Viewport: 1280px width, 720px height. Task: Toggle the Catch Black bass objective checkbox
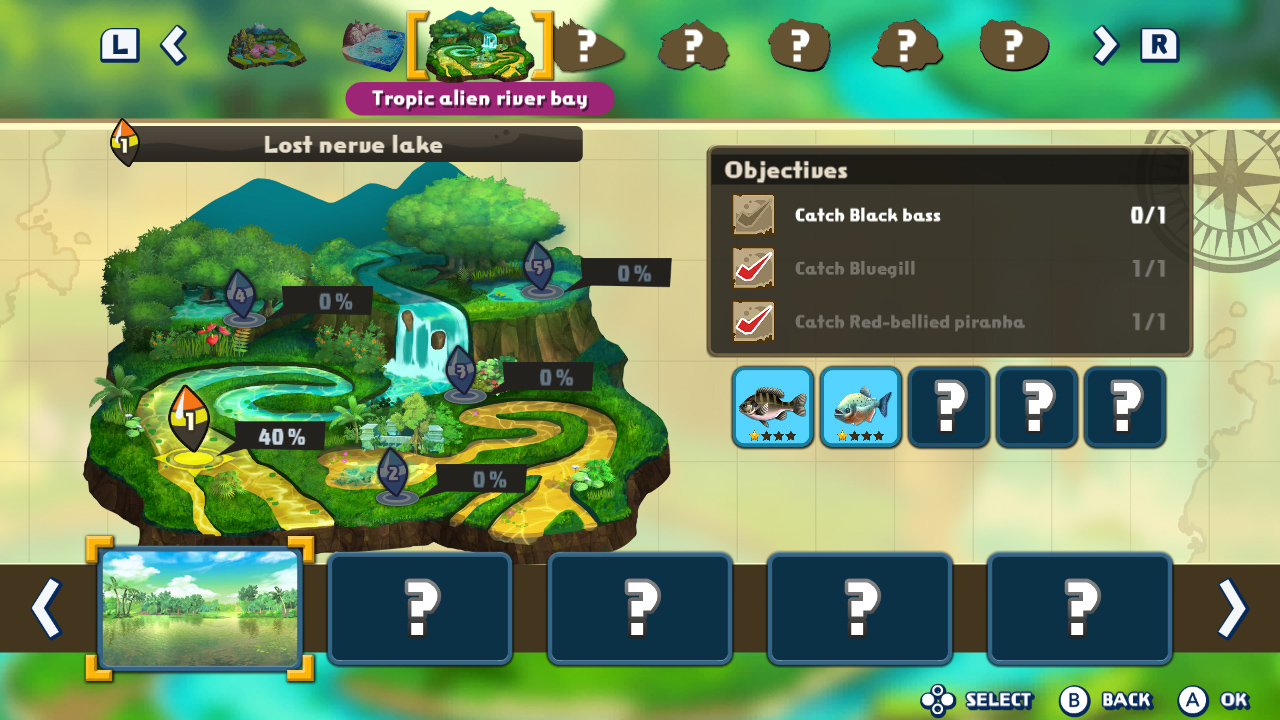point(753,215)
